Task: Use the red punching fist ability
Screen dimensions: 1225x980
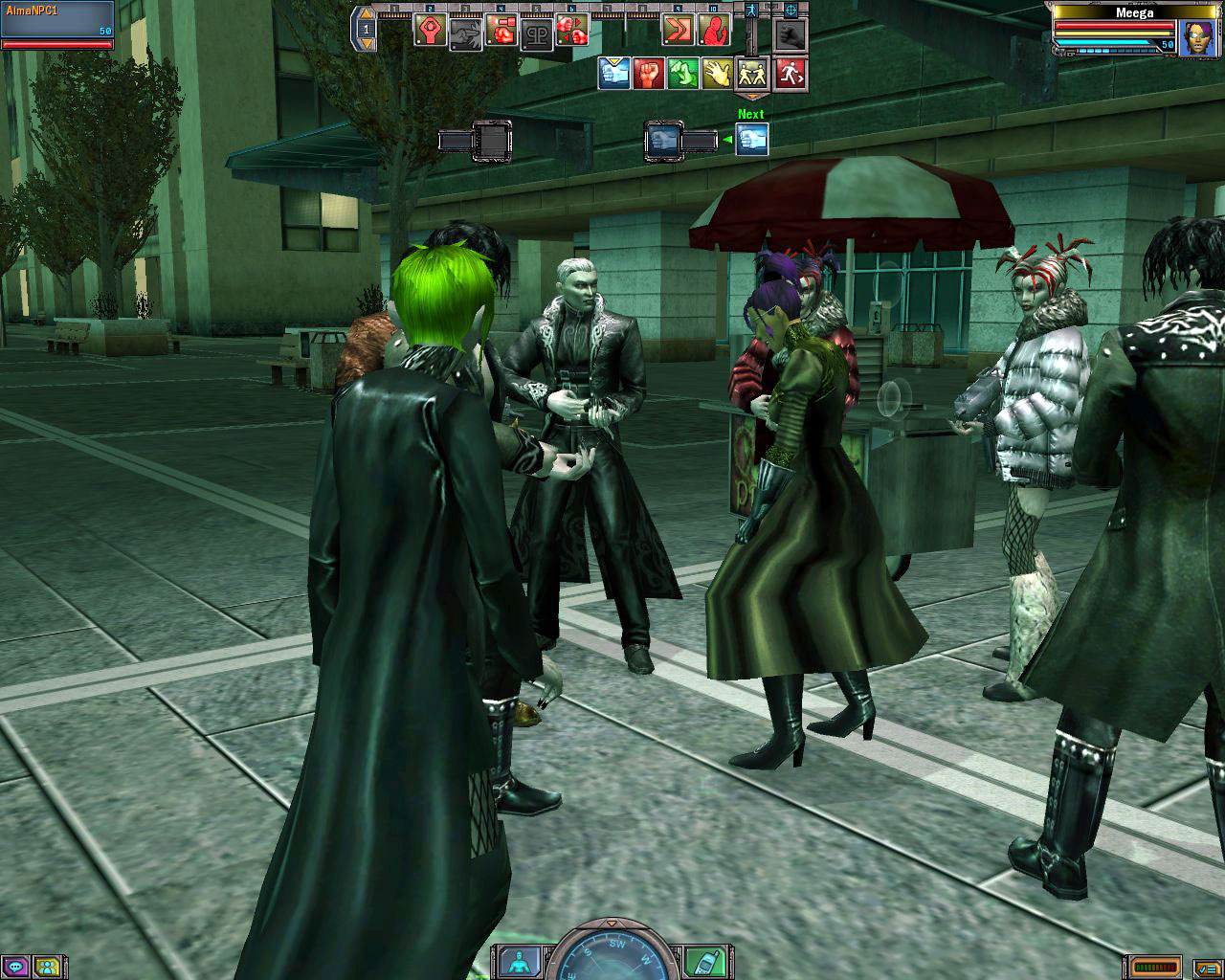Action: (x=501, y=32)
